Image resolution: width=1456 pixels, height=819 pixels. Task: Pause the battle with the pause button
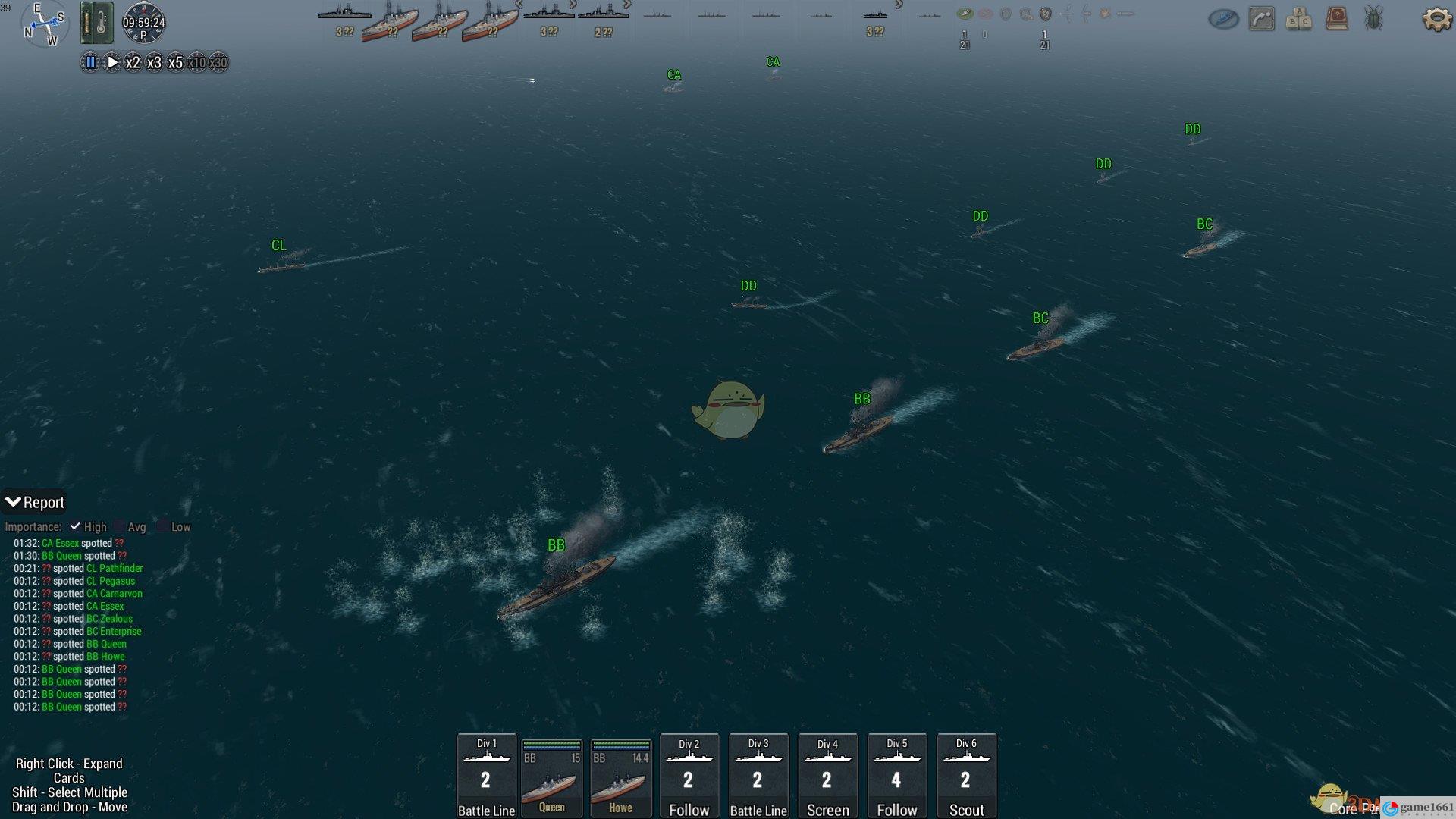[x=90, y=63]
